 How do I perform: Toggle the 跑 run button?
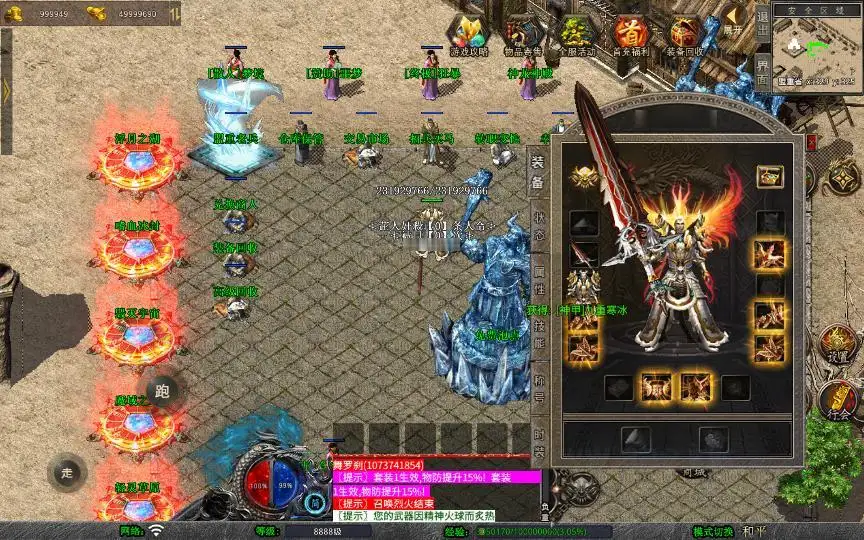[x=164, y=391]
